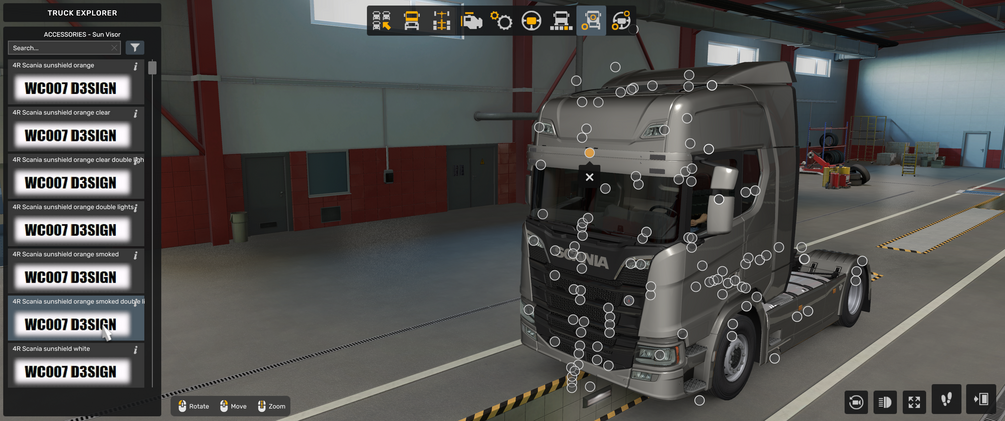Open the truck selection toolbar icon

(381, 21)
